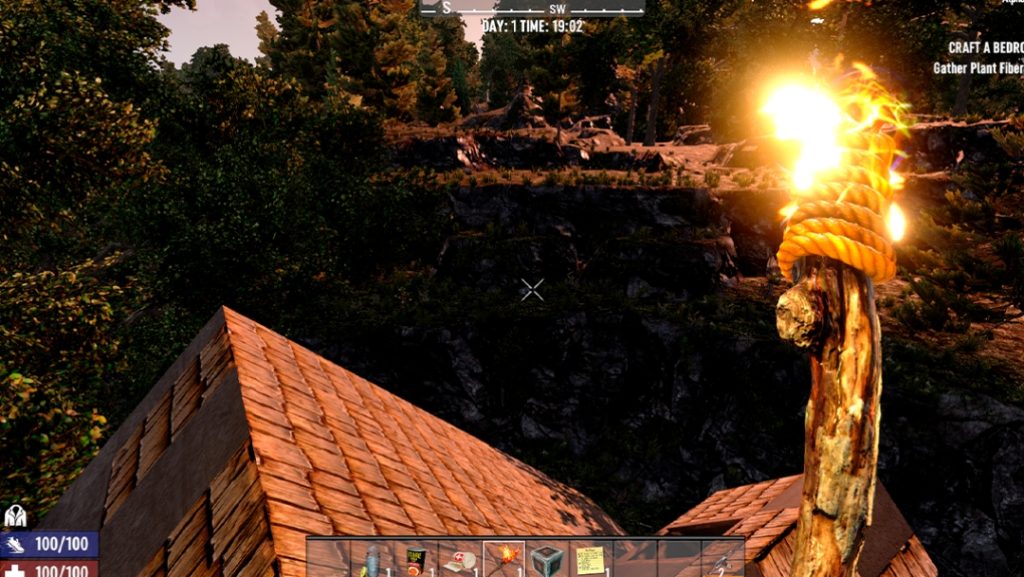Click the torch slot in the hotbar

[504, 559]
